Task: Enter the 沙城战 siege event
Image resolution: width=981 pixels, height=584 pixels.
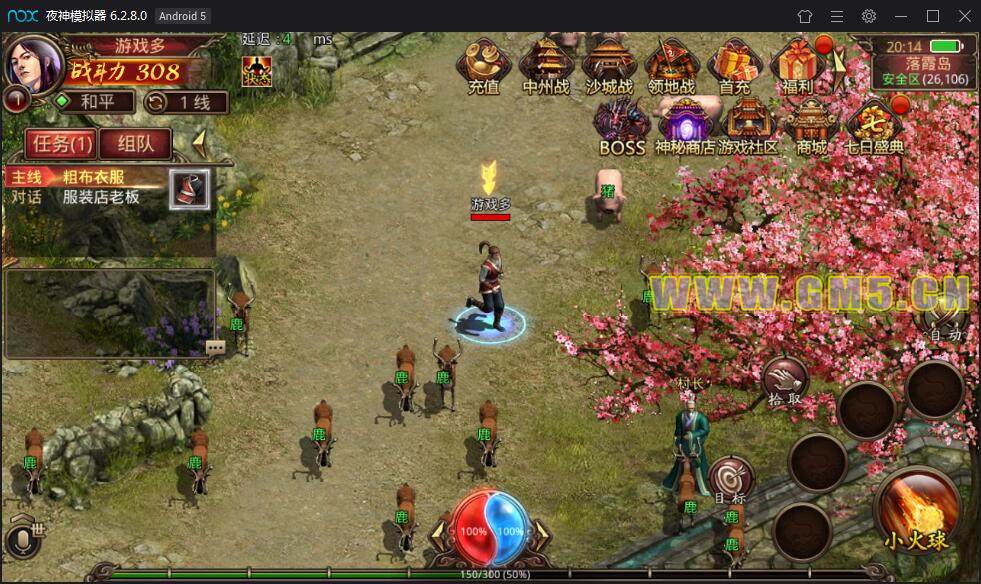Action: [x=609, y=66]
